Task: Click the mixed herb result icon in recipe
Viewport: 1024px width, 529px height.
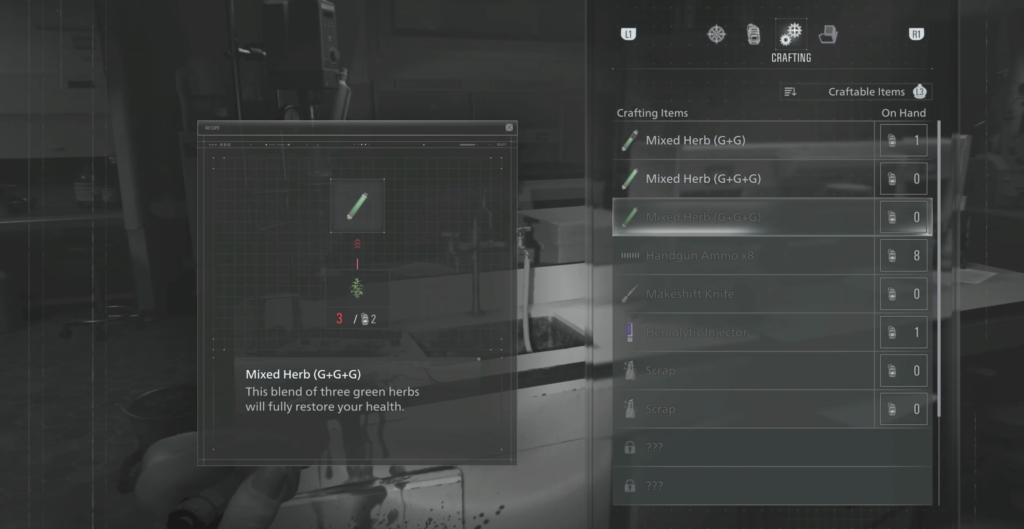Action: click(x=357, y=205)
